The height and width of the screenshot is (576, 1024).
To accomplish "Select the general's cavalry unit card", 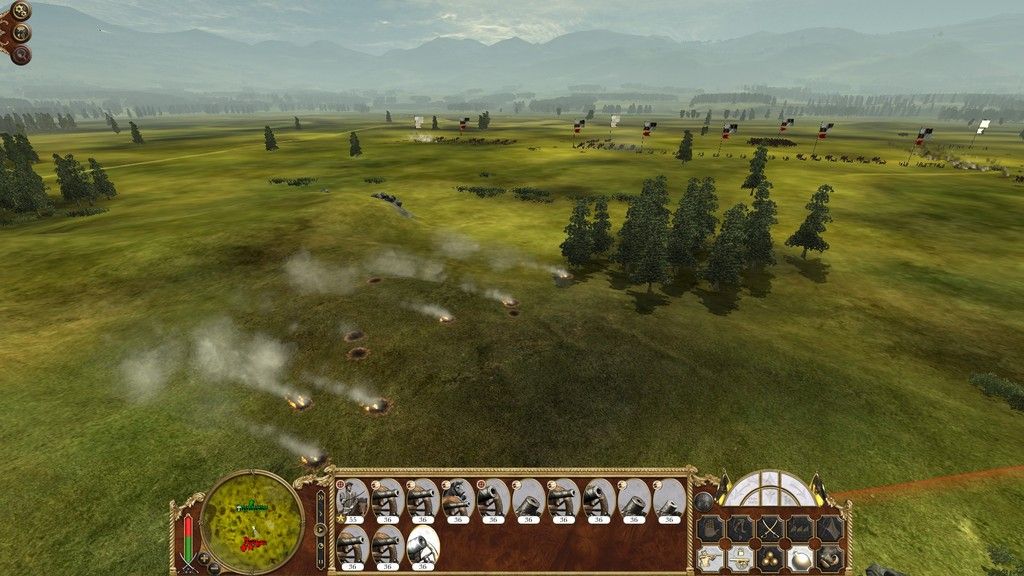I will (x=351, y=497).
